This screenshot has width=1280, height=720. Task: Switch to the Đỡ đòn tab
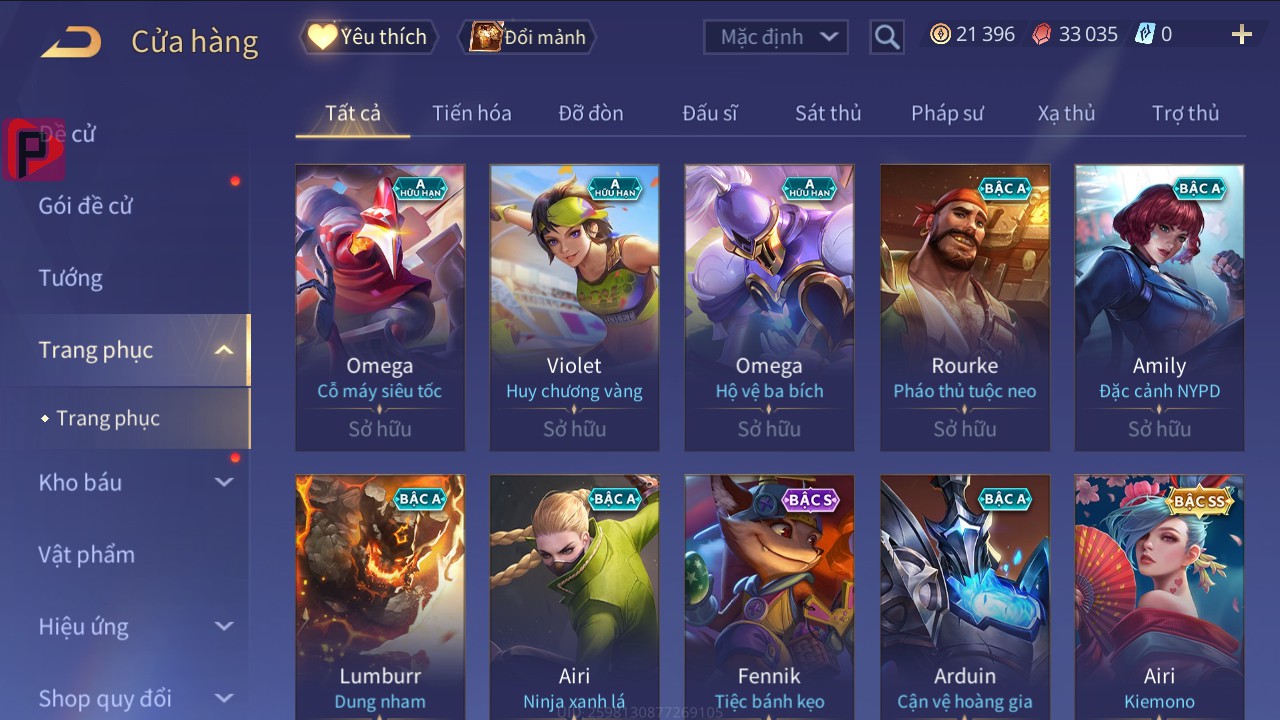point(590,113)
